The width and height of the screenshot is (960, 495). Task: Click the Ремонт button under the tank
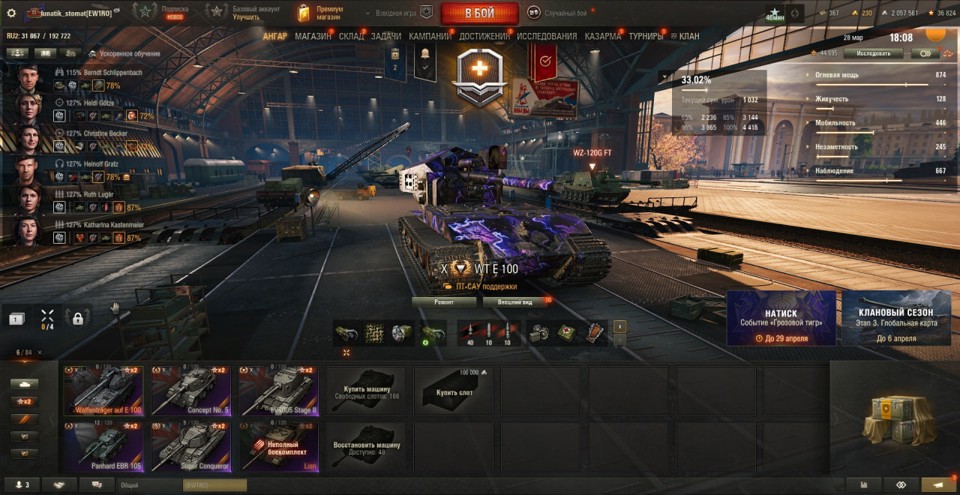click(443, 301)
